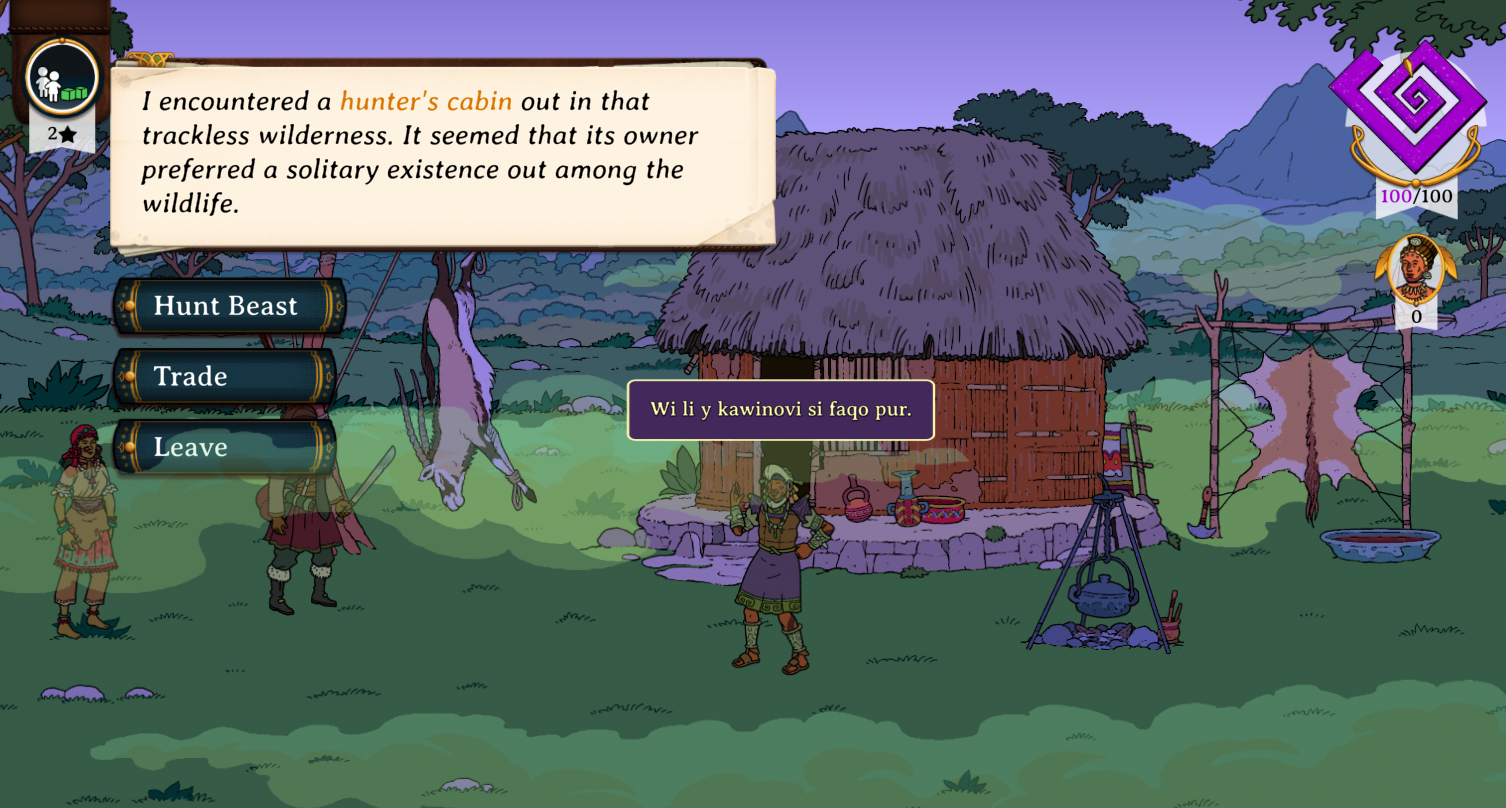Choose the Hunt Beast option

[226, 306]
